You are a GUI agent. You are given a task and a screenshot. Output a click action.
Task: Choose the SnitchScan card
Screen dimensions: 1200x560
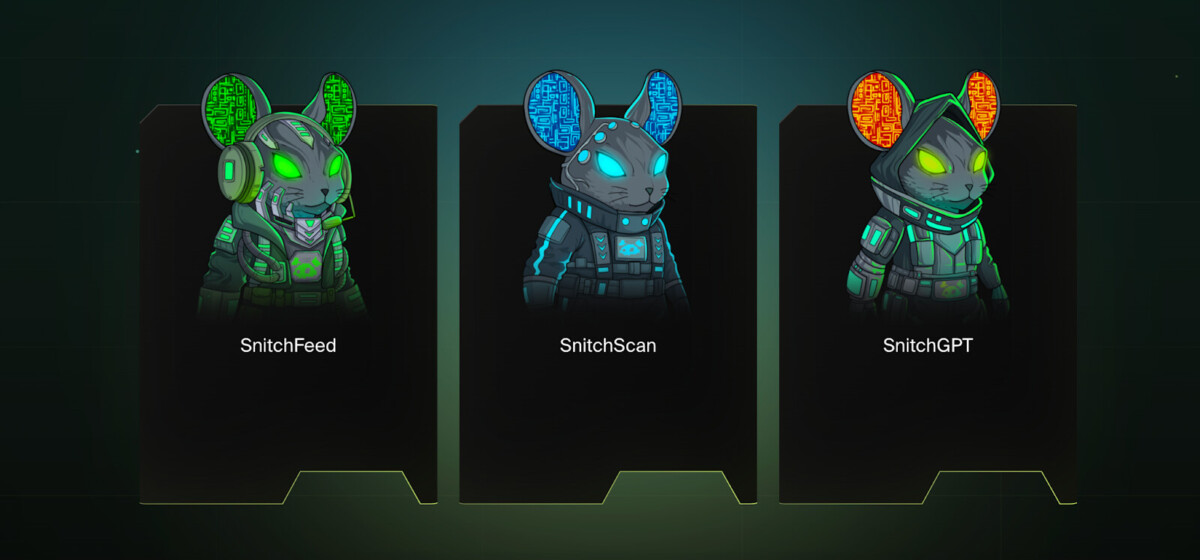coord(608,300)
